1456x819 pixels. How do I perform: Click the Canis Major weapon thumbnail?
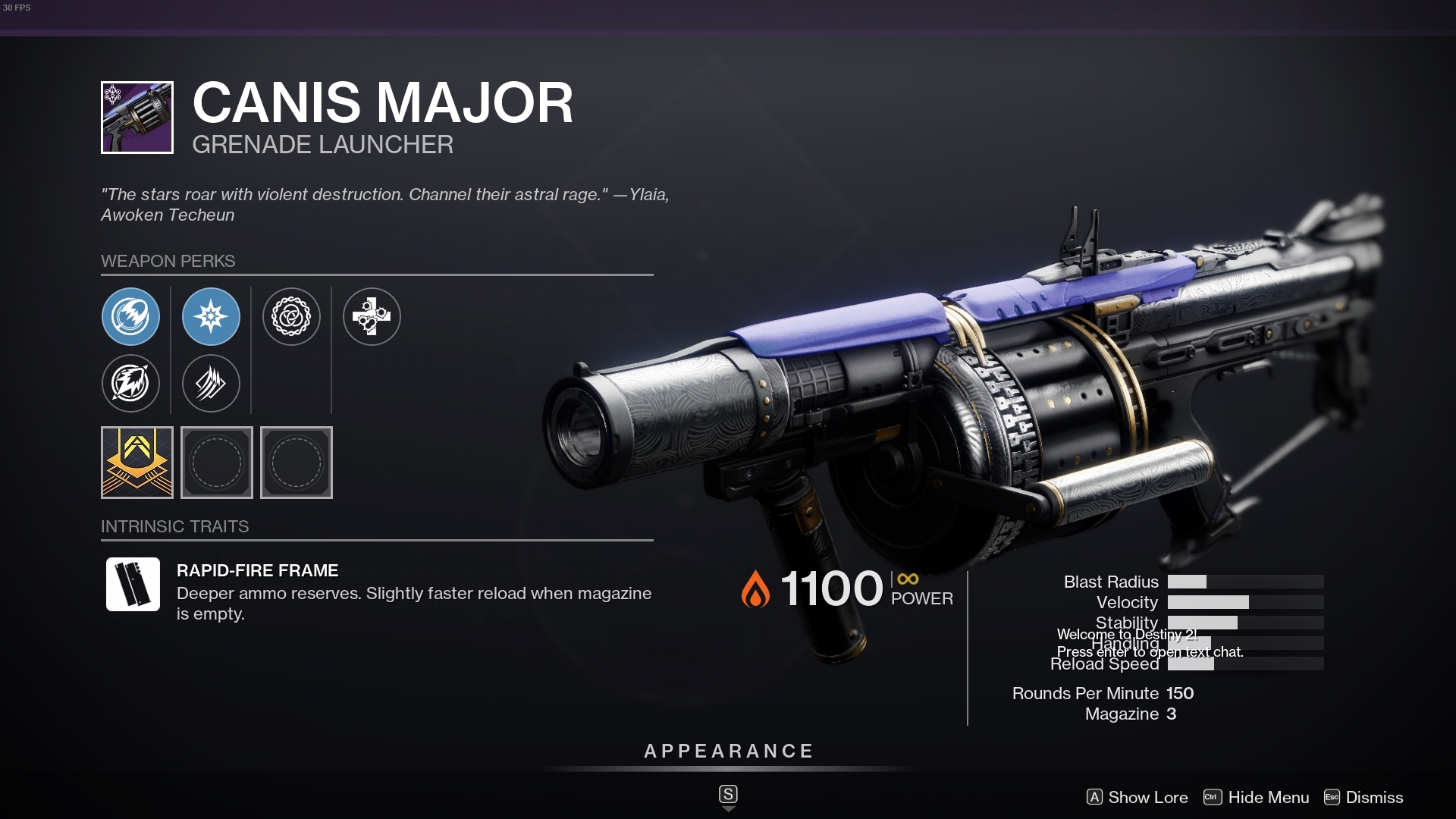(136, 117)
